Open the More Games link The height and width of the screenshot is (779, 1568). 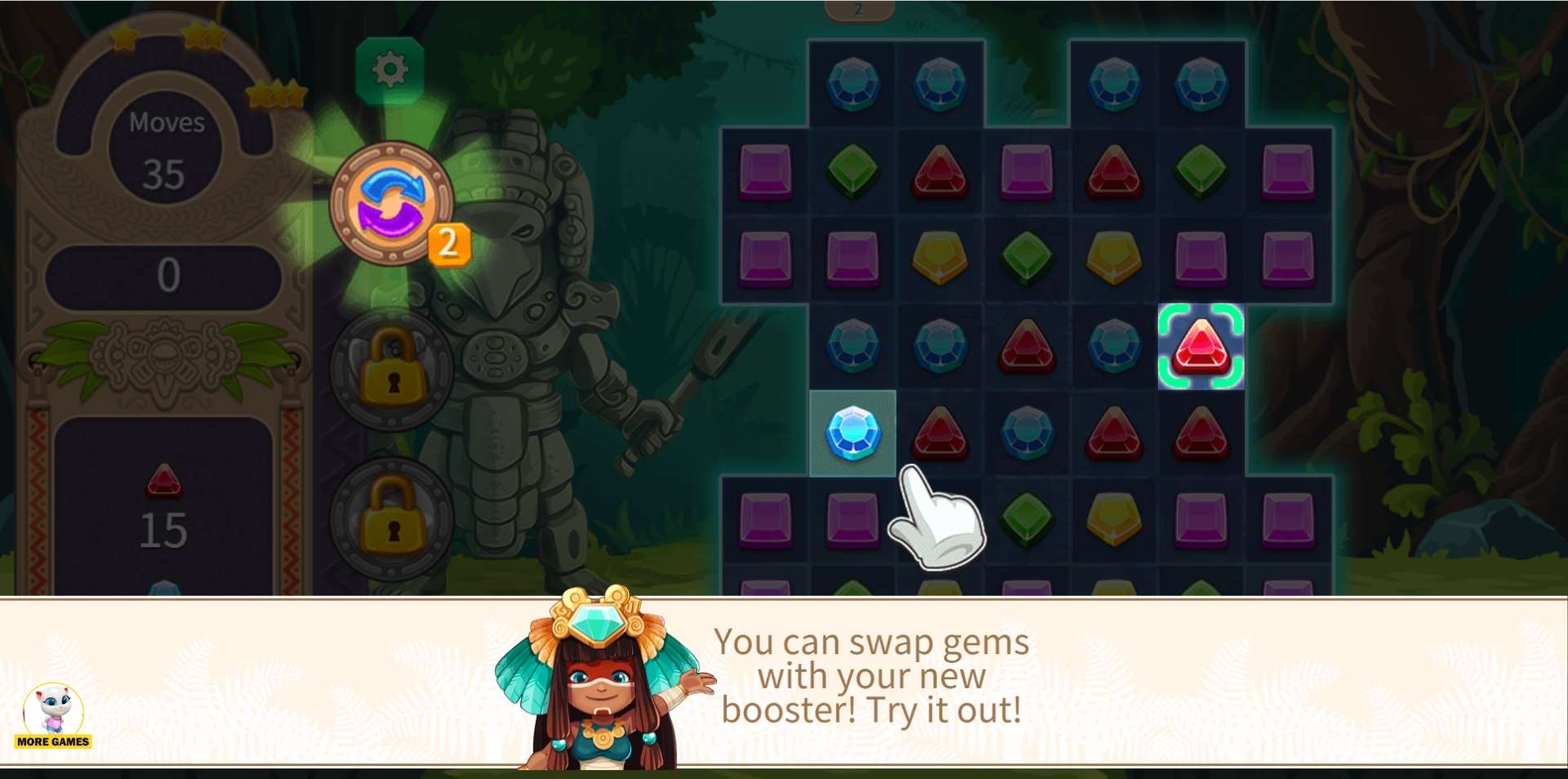click(53, 717)
